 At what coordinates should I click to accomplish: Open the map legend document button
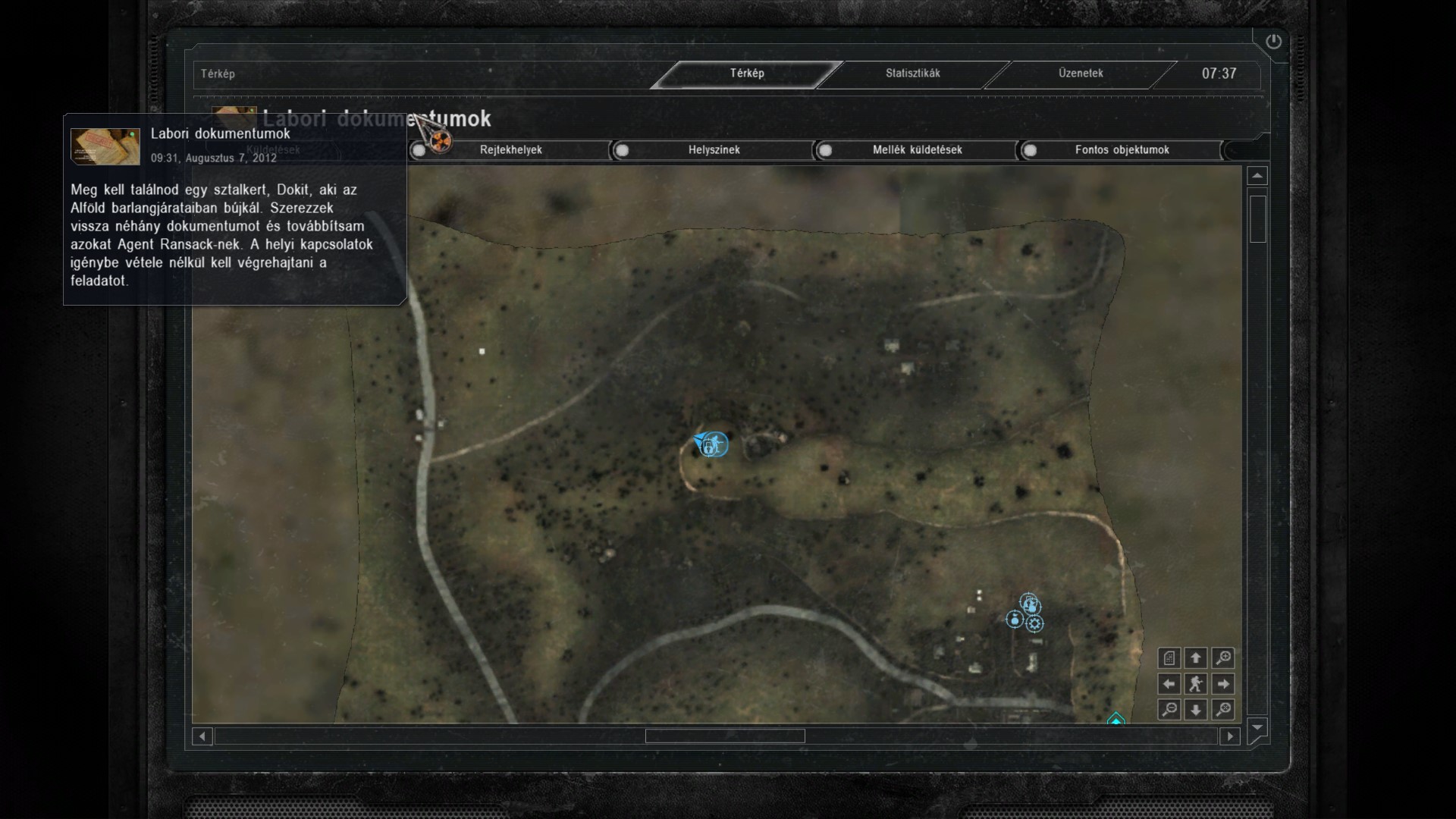pyautogui.click(x=1169, y=658)
